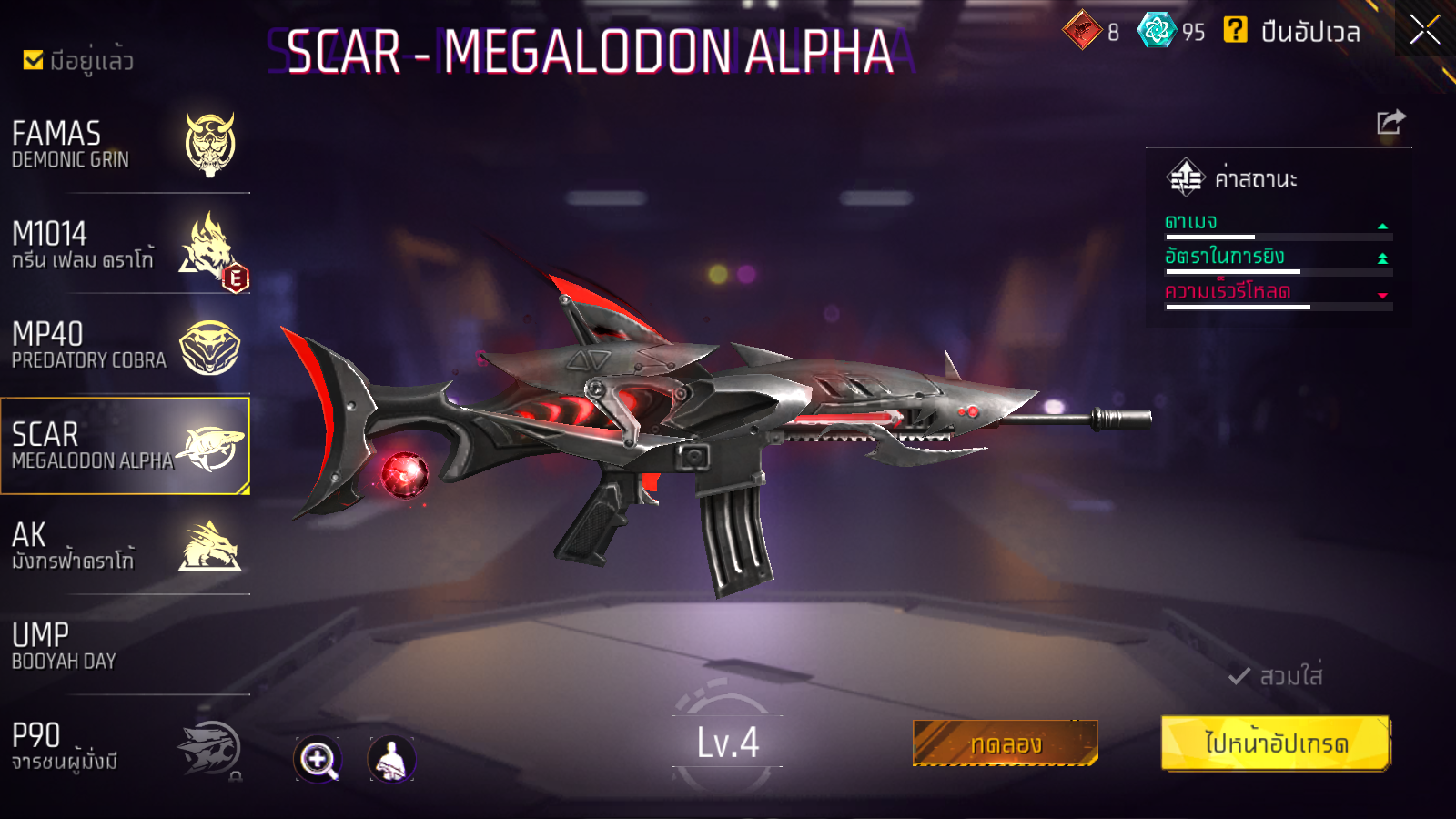Close the weapon screen with the X
Image resolution: width=1456 pixels, height=819 pixels.
coord(1424,30)
